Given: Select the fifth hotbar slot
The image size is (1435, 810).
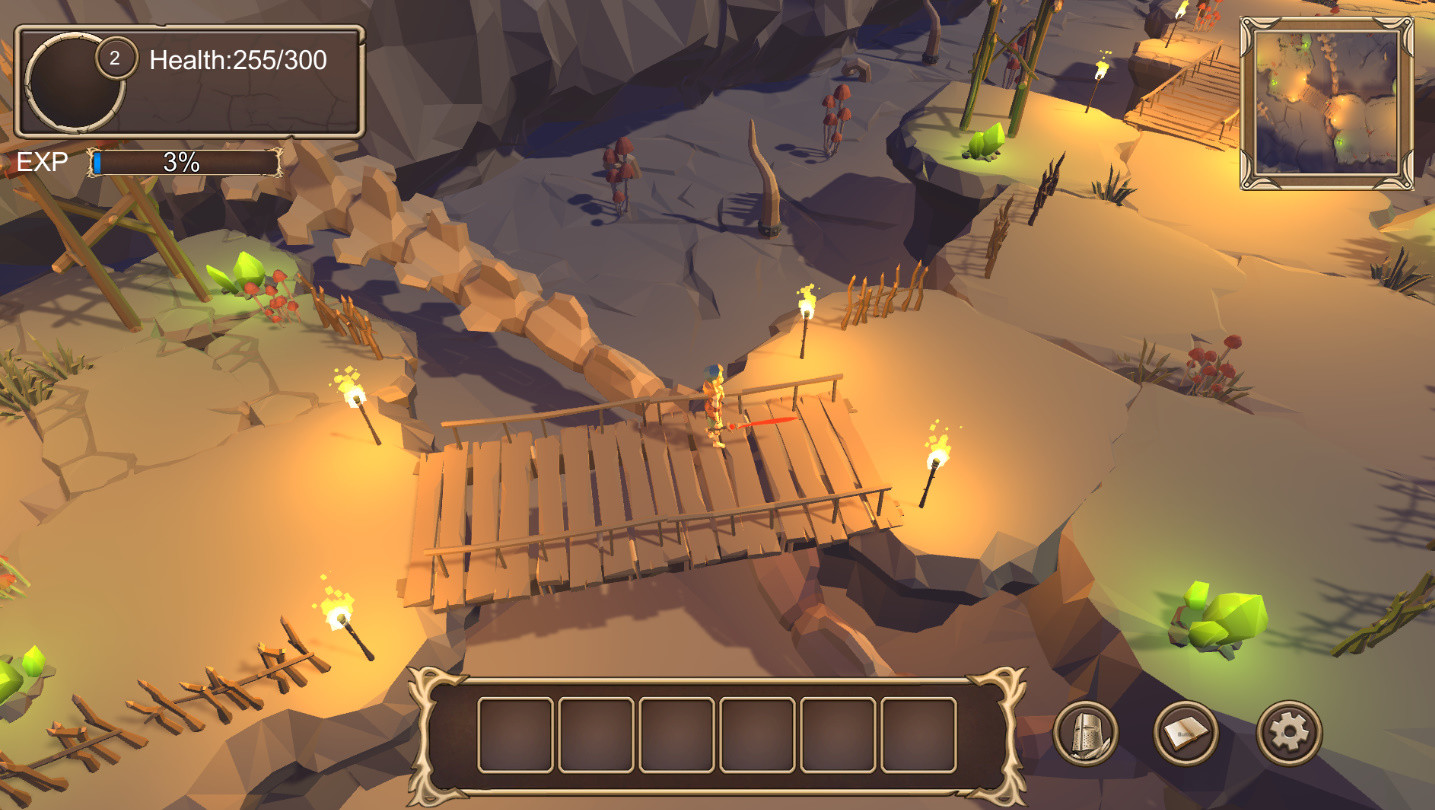Looking at the screenshot, I should point(835,734).
